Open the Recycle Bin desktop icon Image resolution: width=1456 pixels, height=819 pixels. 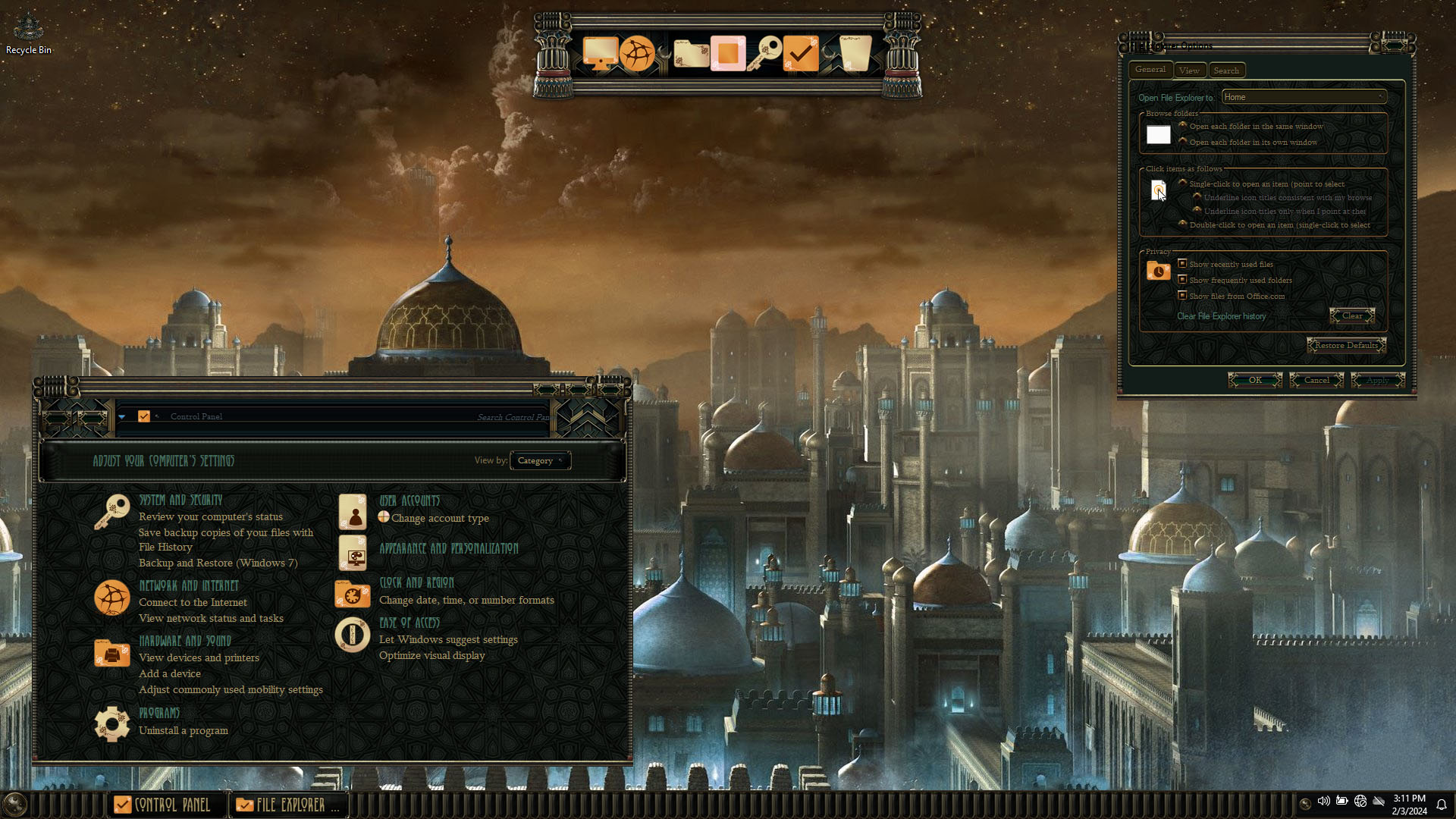[29, 34]
